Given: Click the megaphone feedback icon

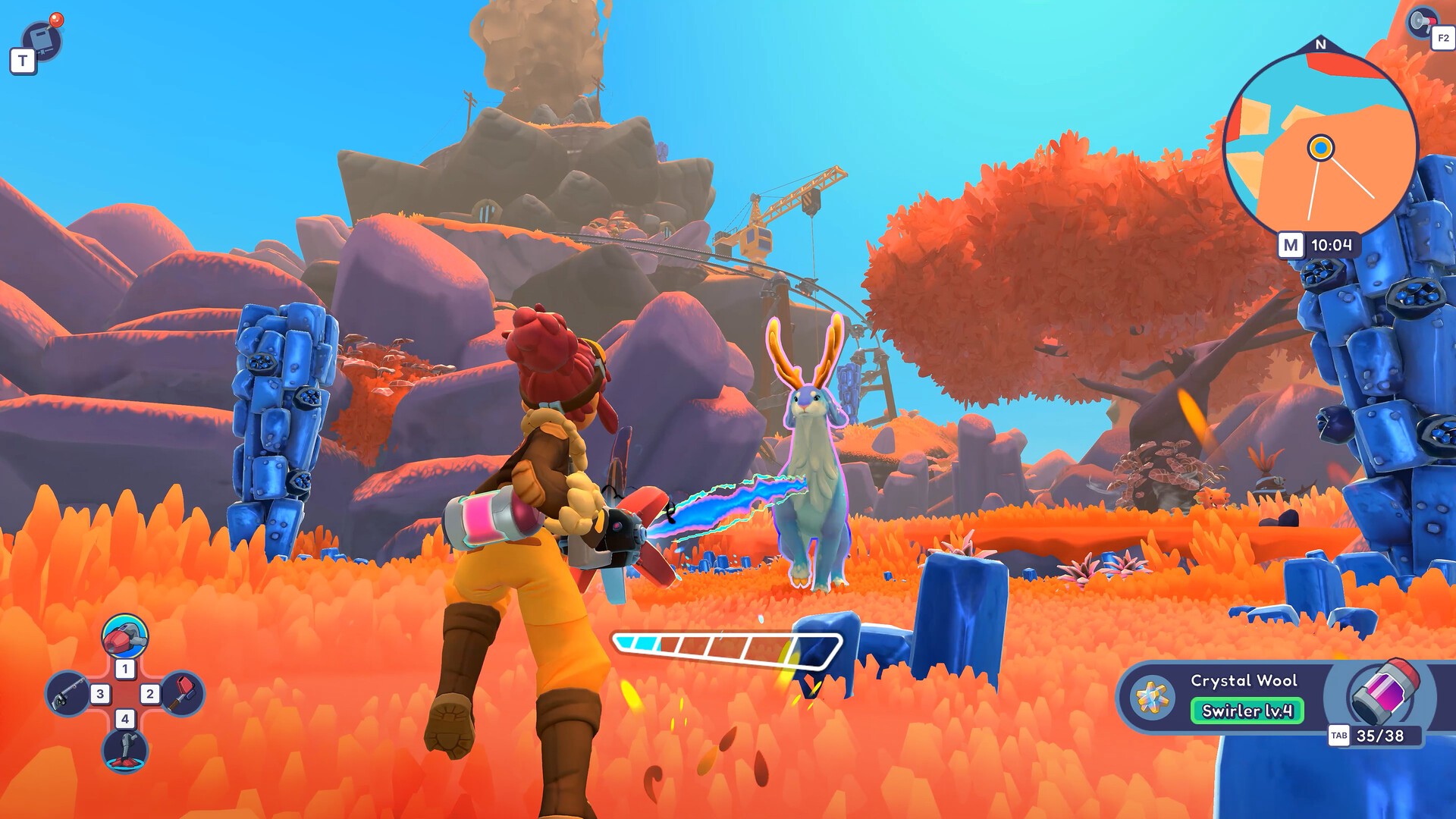Looking at the screenshot, I should (x=1421, y=22).
